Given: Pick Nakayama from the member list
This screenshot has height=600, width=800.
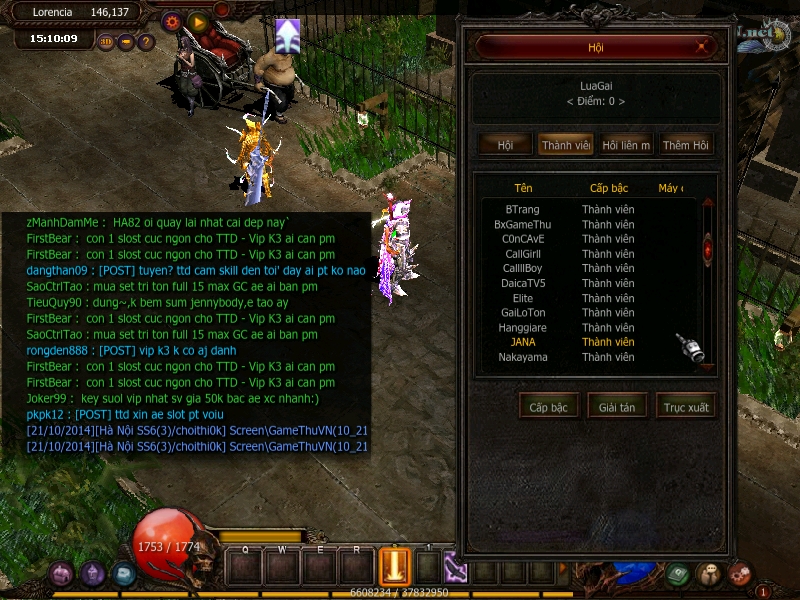Looking at the screenshot, I should 523,357.
